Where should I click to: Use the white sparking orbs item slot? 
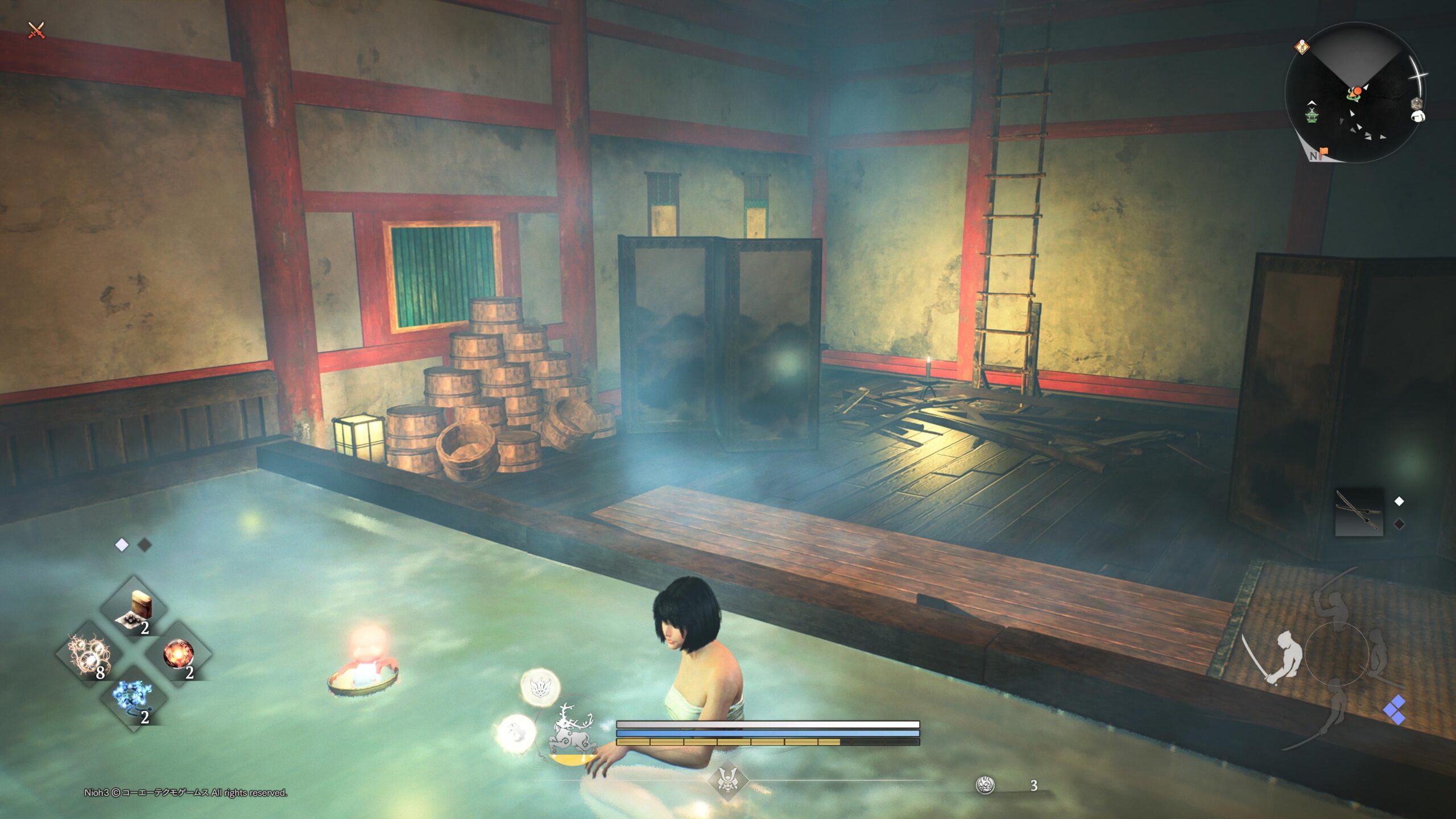pyautogui.click(x=89, y=655)
